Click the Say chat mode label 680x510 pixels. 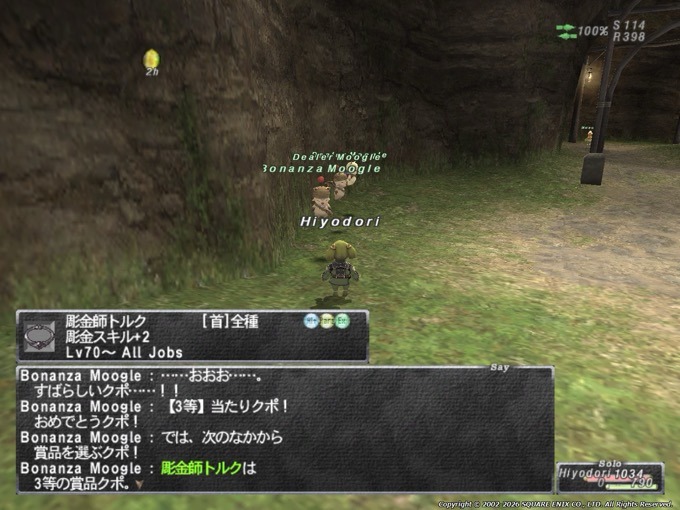pos(499,367)
